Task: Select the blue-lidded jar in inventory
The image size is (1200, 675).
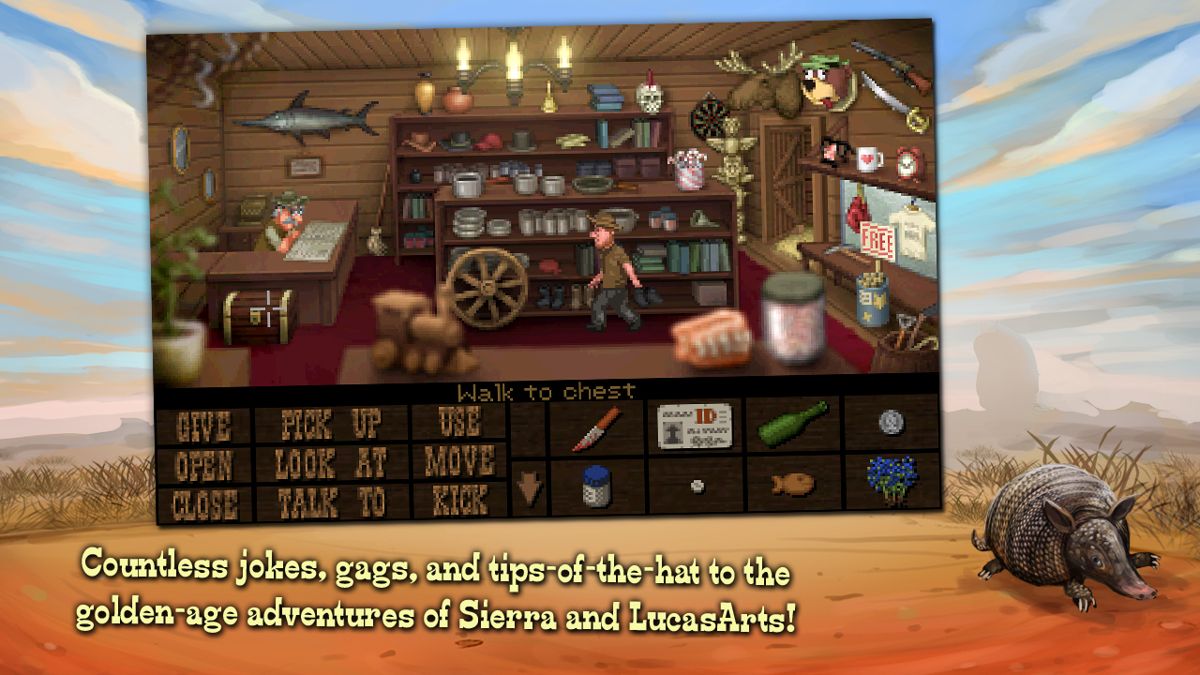Action: coord(596,487)
